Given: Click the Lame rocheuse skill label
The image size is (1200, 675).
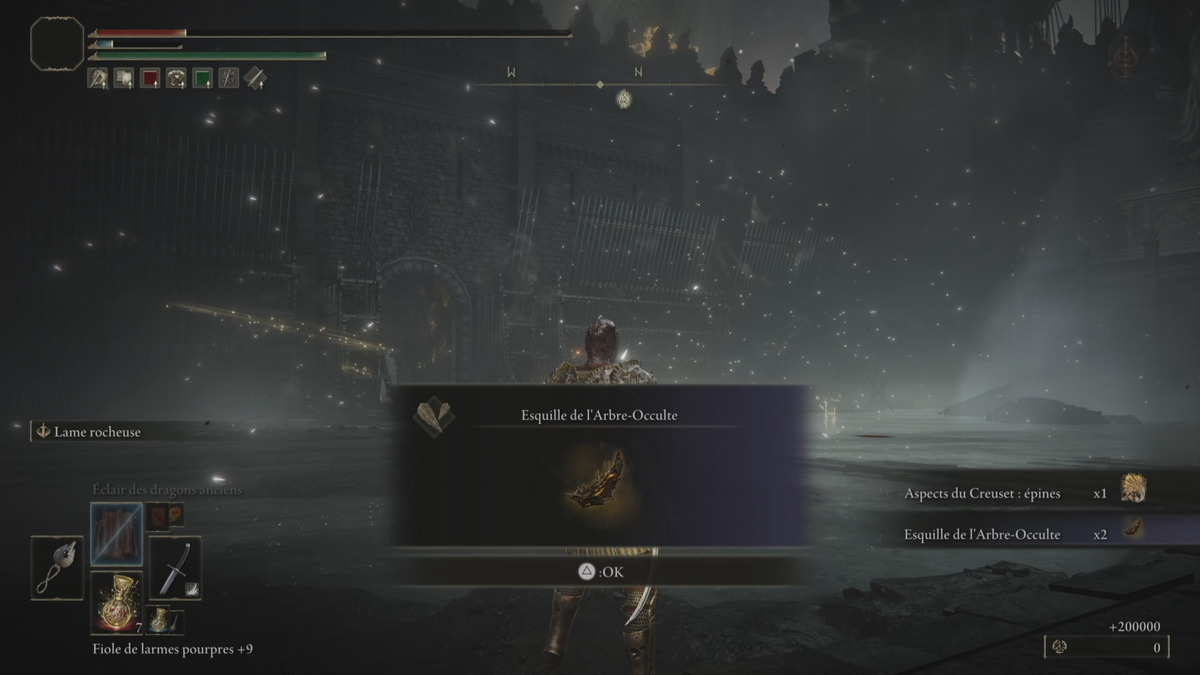Looking at the screenshot, I should [97, 432].
